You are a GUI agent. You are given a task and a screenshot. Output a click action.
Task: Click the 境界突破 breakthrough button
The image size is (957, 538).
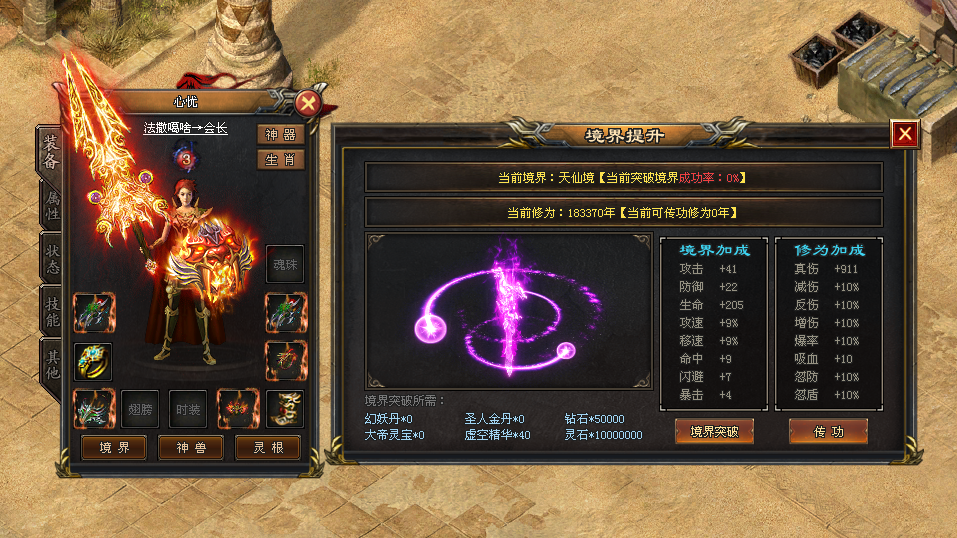click(x=714, y=431)
